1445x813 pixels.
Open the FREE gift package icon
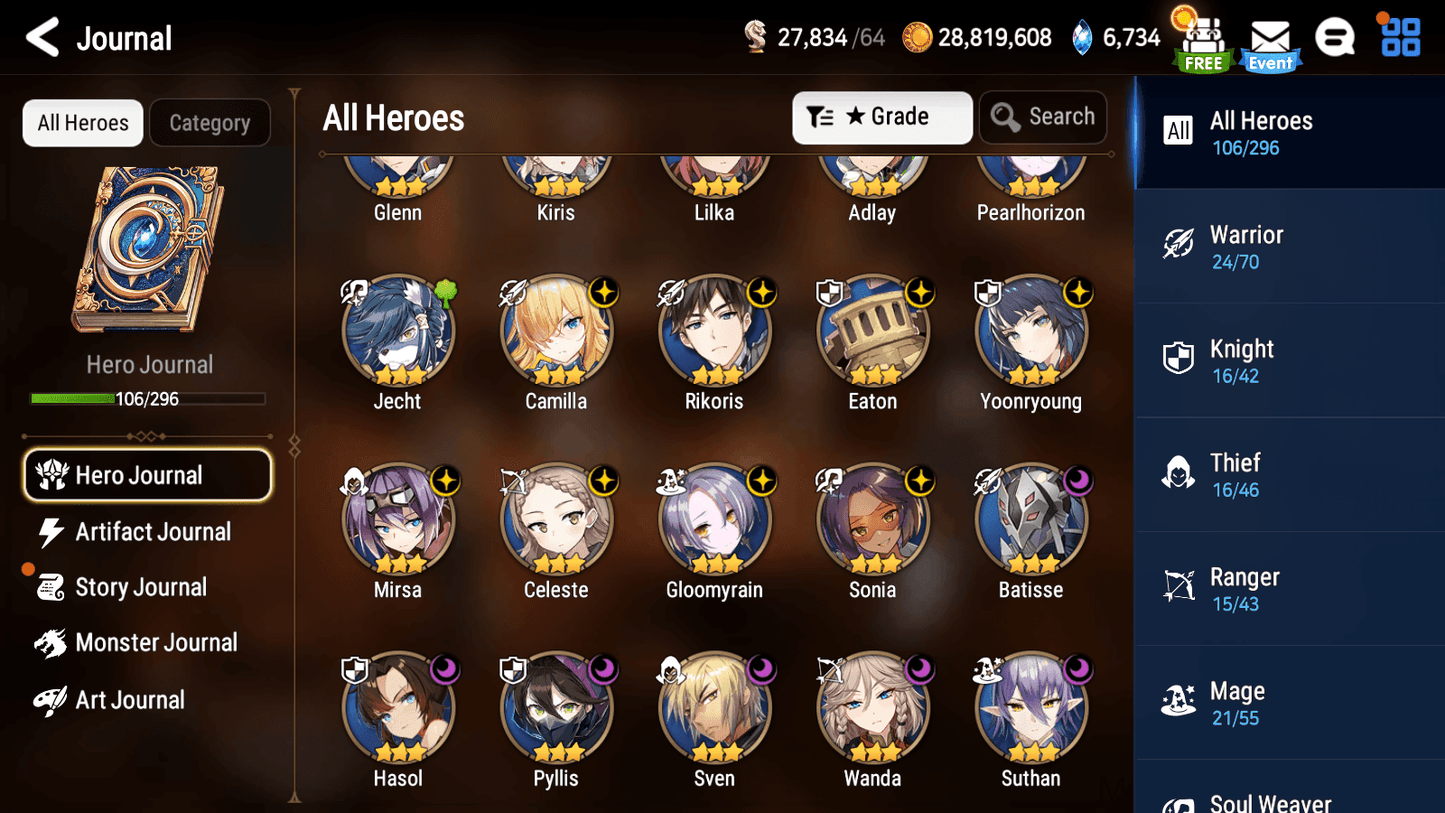click(1200, 40)
